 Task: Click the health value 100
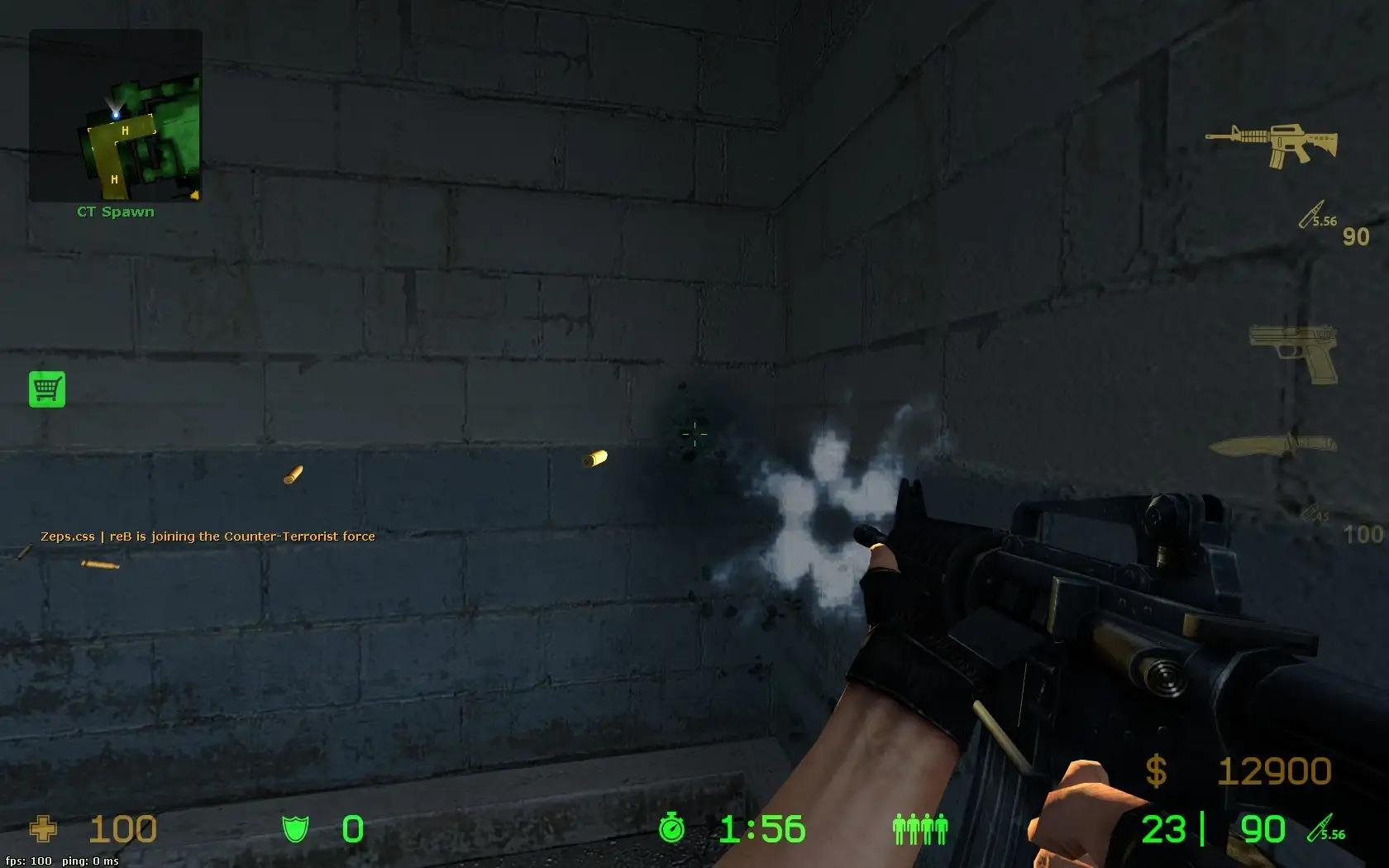coord(122,829)
